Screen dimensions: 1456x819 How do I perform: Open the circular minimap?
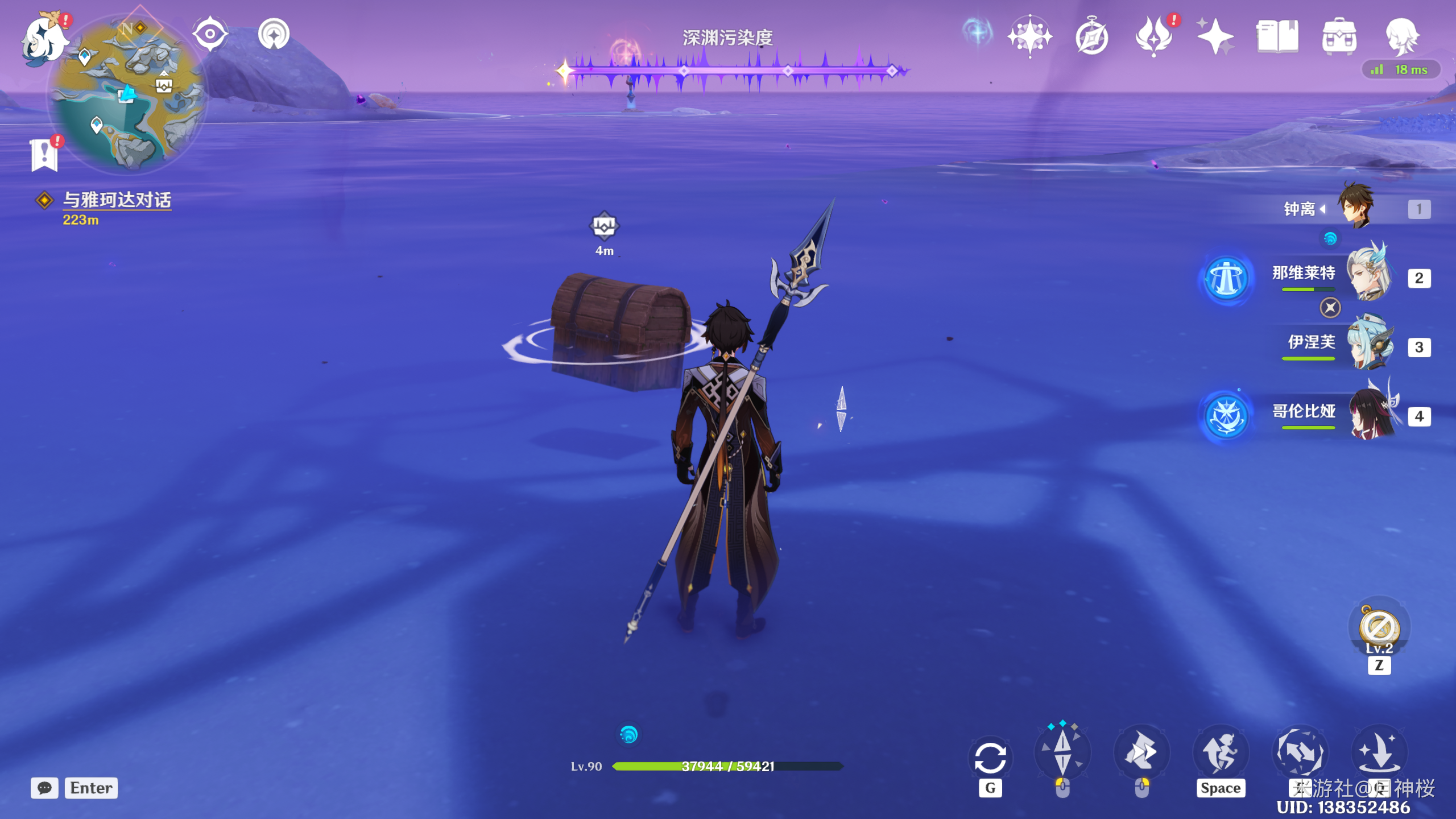(128, 94)
